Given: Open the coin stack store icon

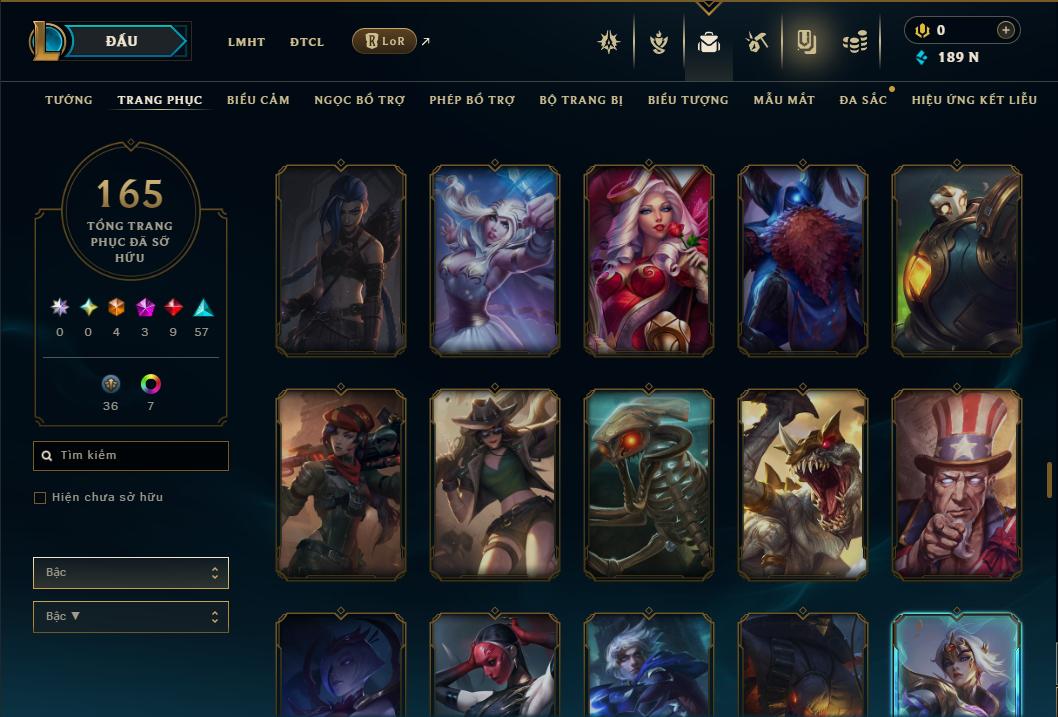Looking at the screenshot, I should [854, 42].
